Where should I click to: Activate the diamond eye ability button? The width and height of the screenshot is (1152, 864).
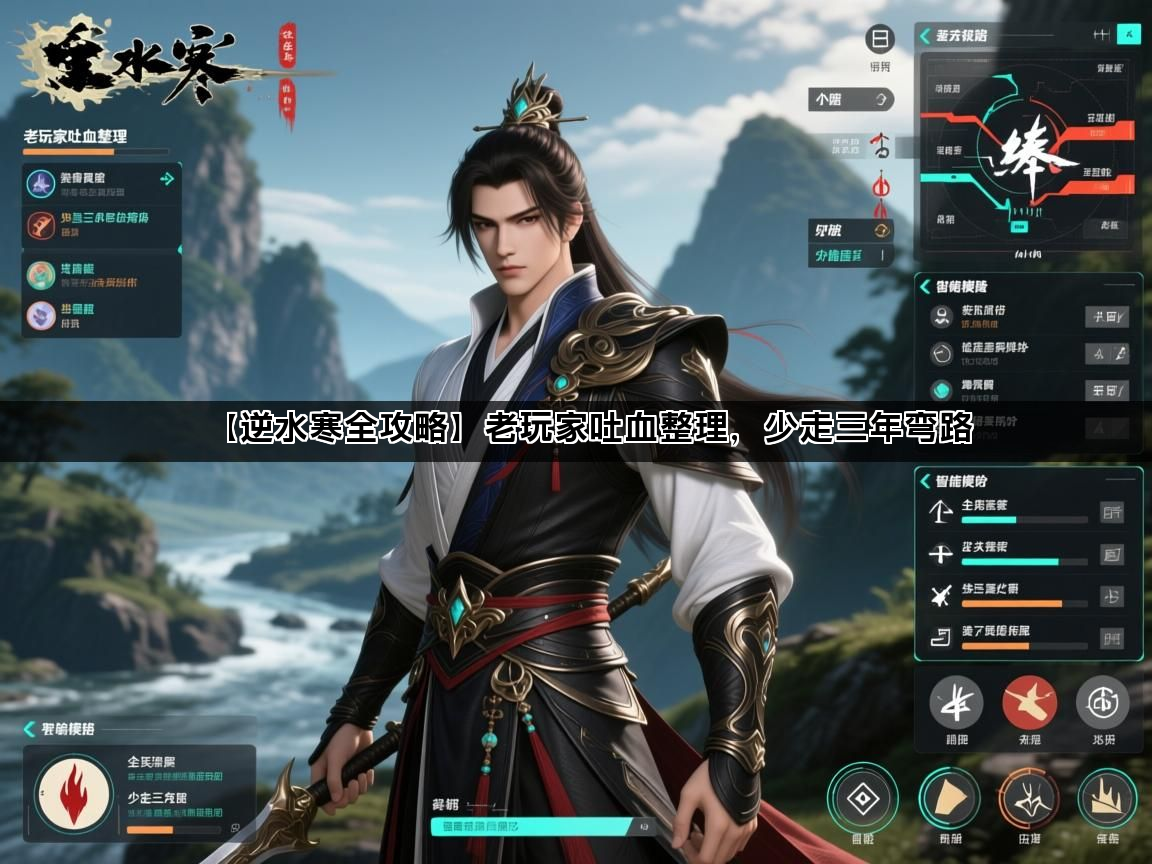[x=863, y=799]
